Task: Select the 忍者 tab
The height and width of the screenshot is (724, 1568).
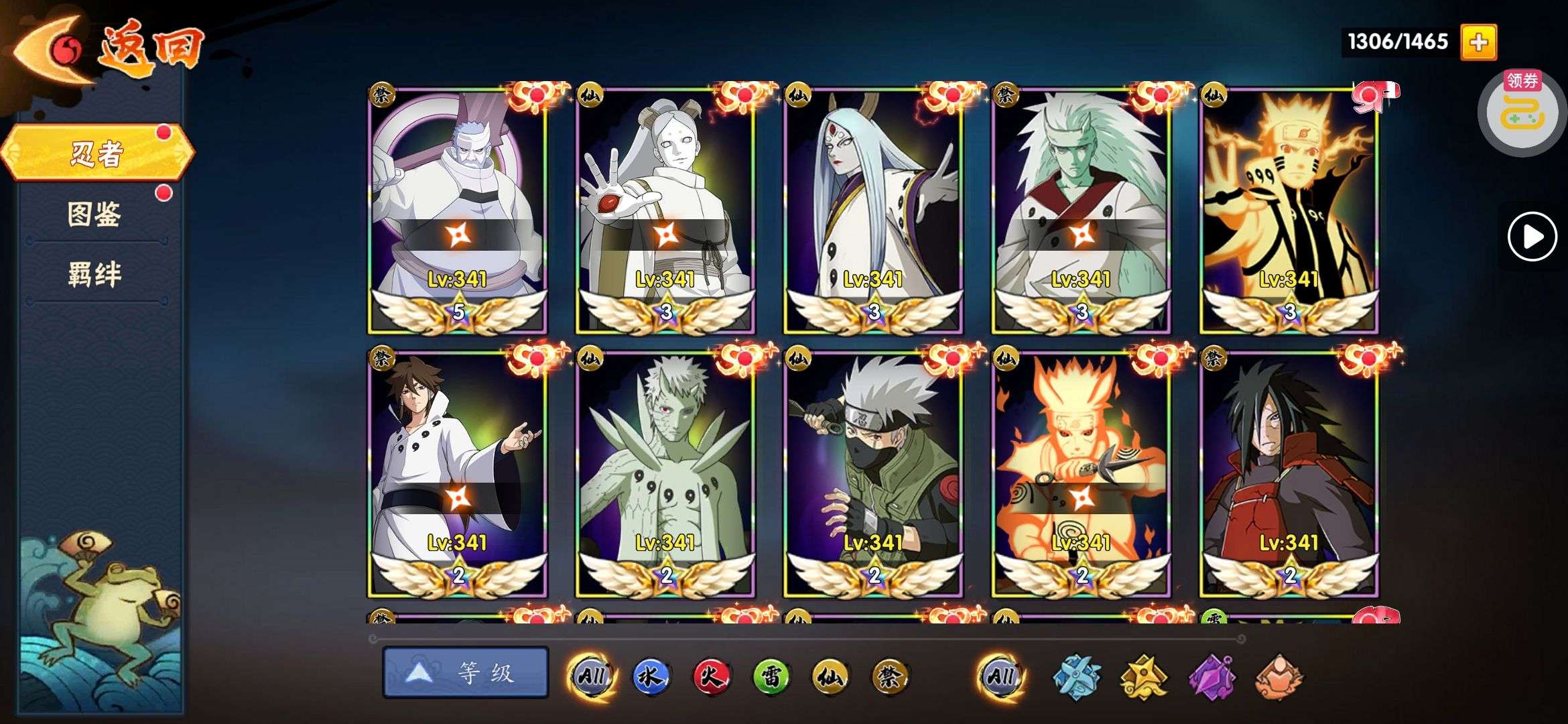Action: tap(97, 154)
